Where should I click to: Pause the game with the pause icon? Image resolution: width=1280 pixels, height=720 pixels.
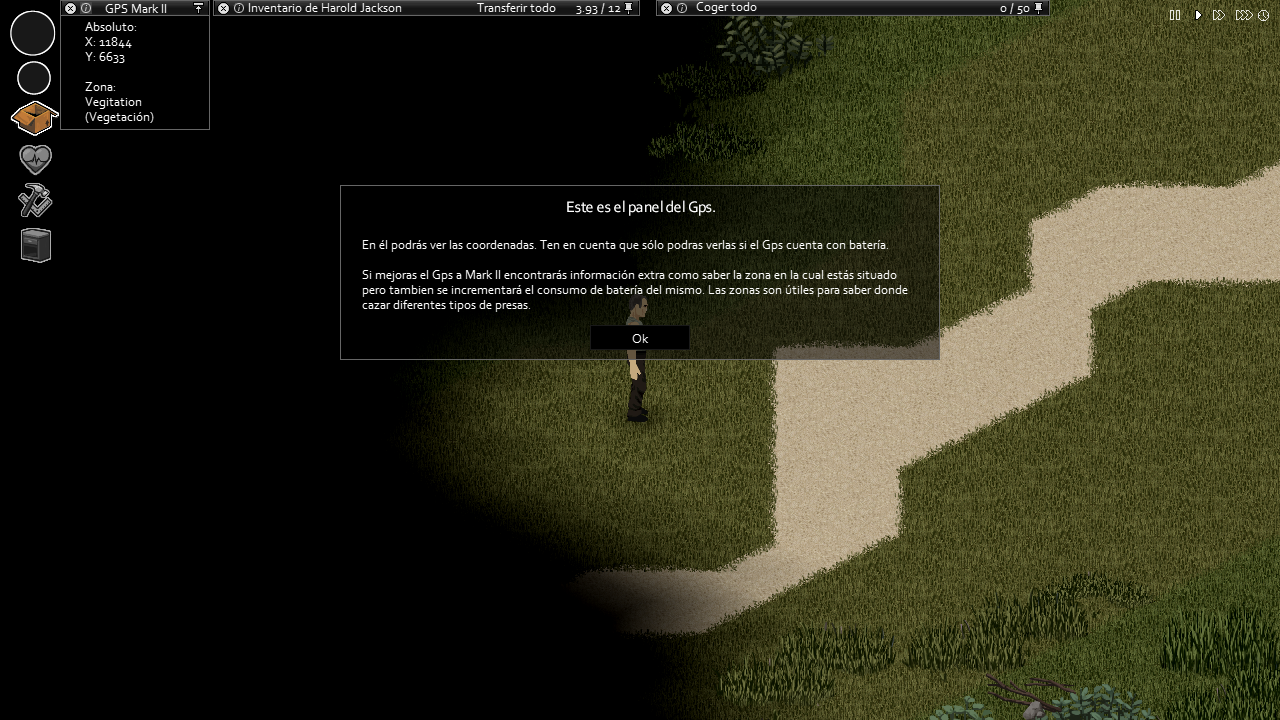(1175, 15)
